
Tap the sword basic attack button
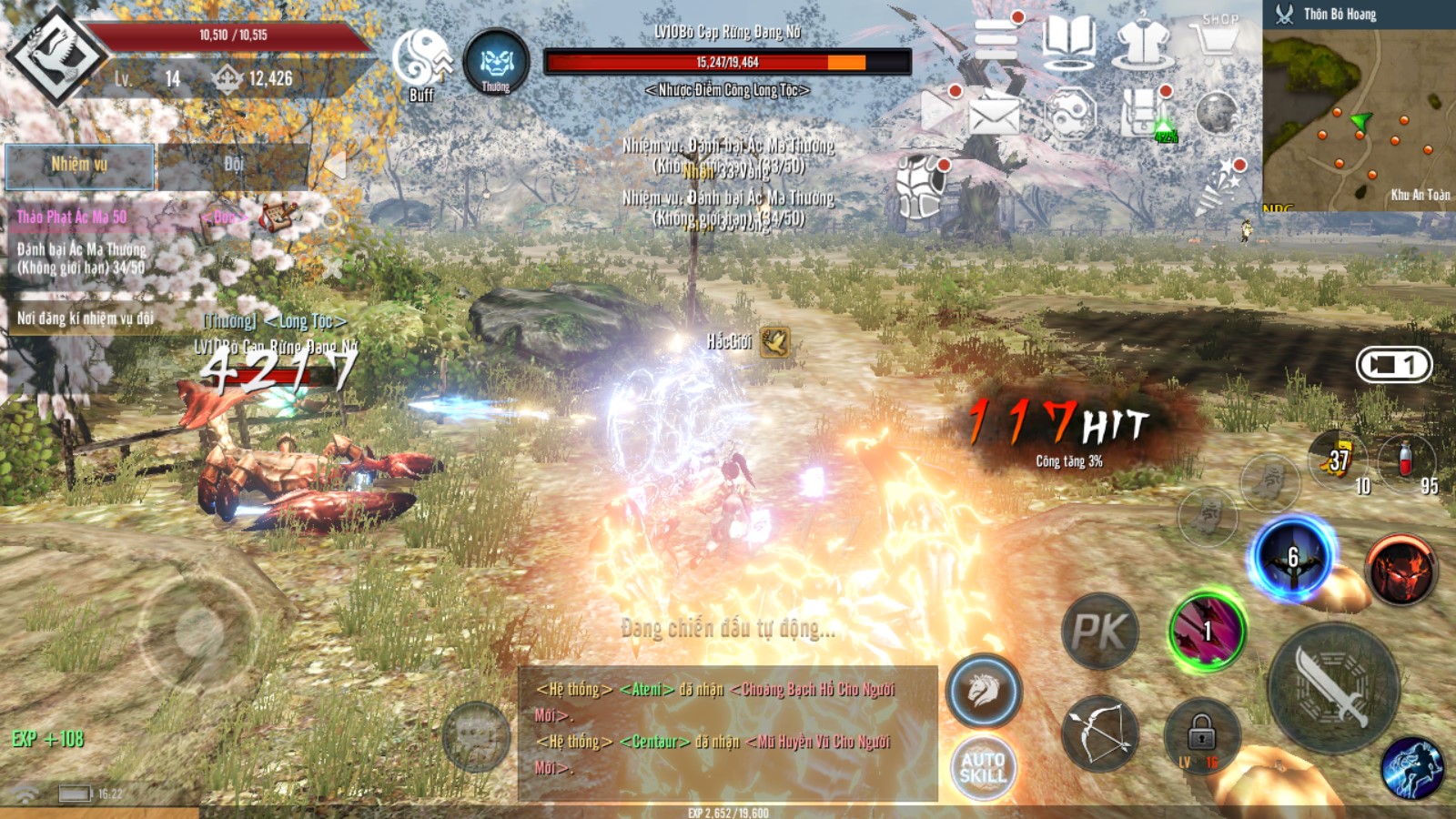click(x=1332, y=688)
